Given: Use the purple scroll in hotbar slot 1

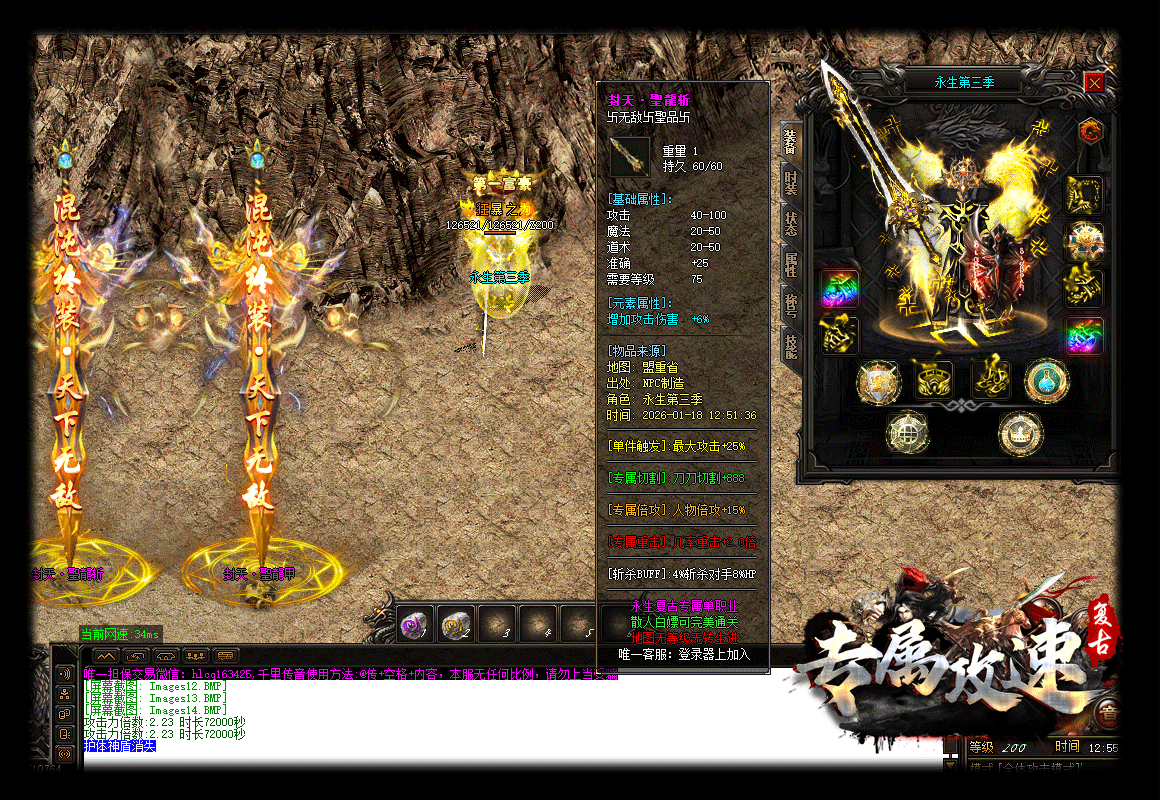Looking at the screenshot, I should (414, 624).
